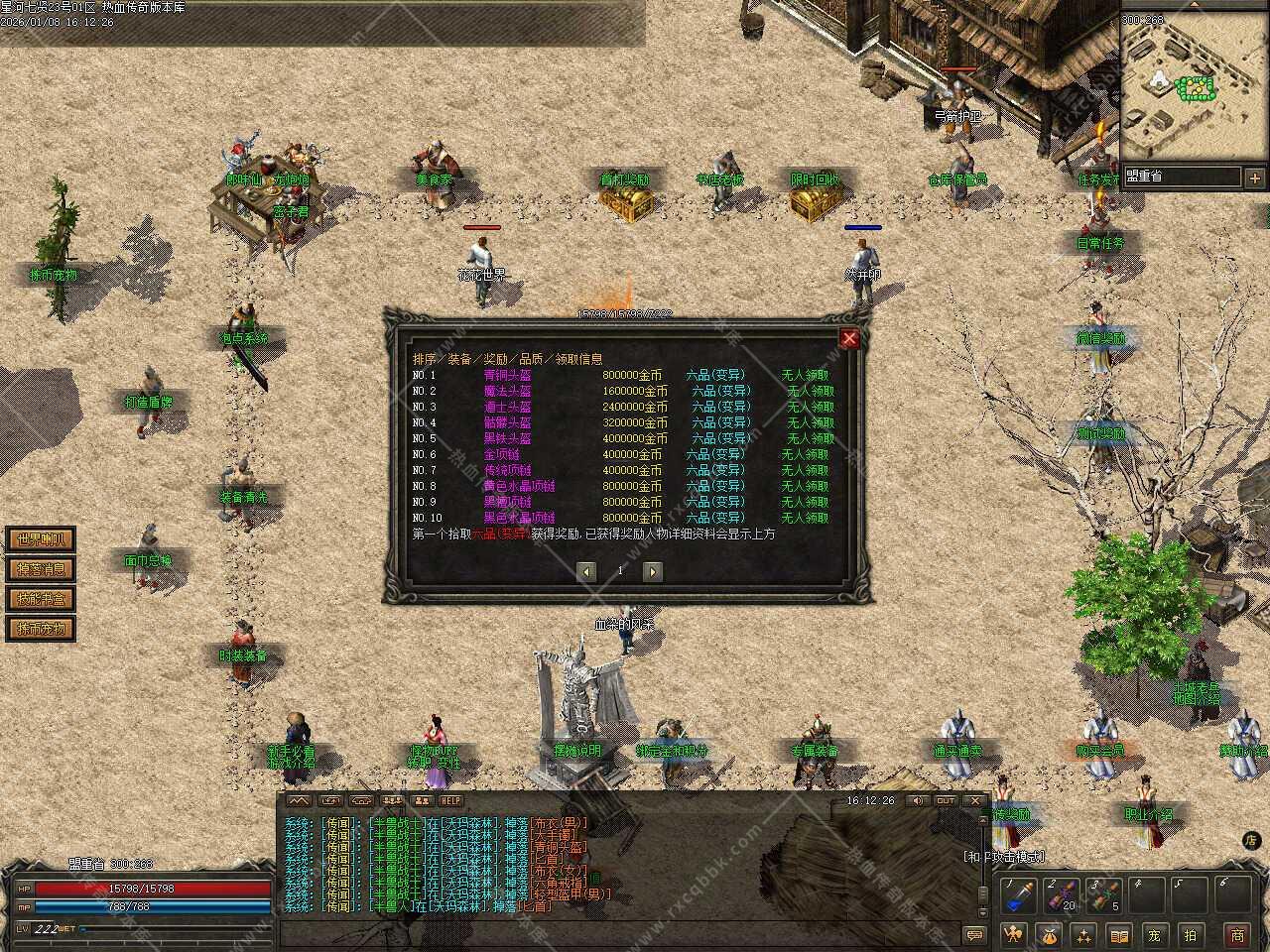This screenshot has height=952, width=1270.
Task: Go to the previous reward list page
Action: click(587, 571)
